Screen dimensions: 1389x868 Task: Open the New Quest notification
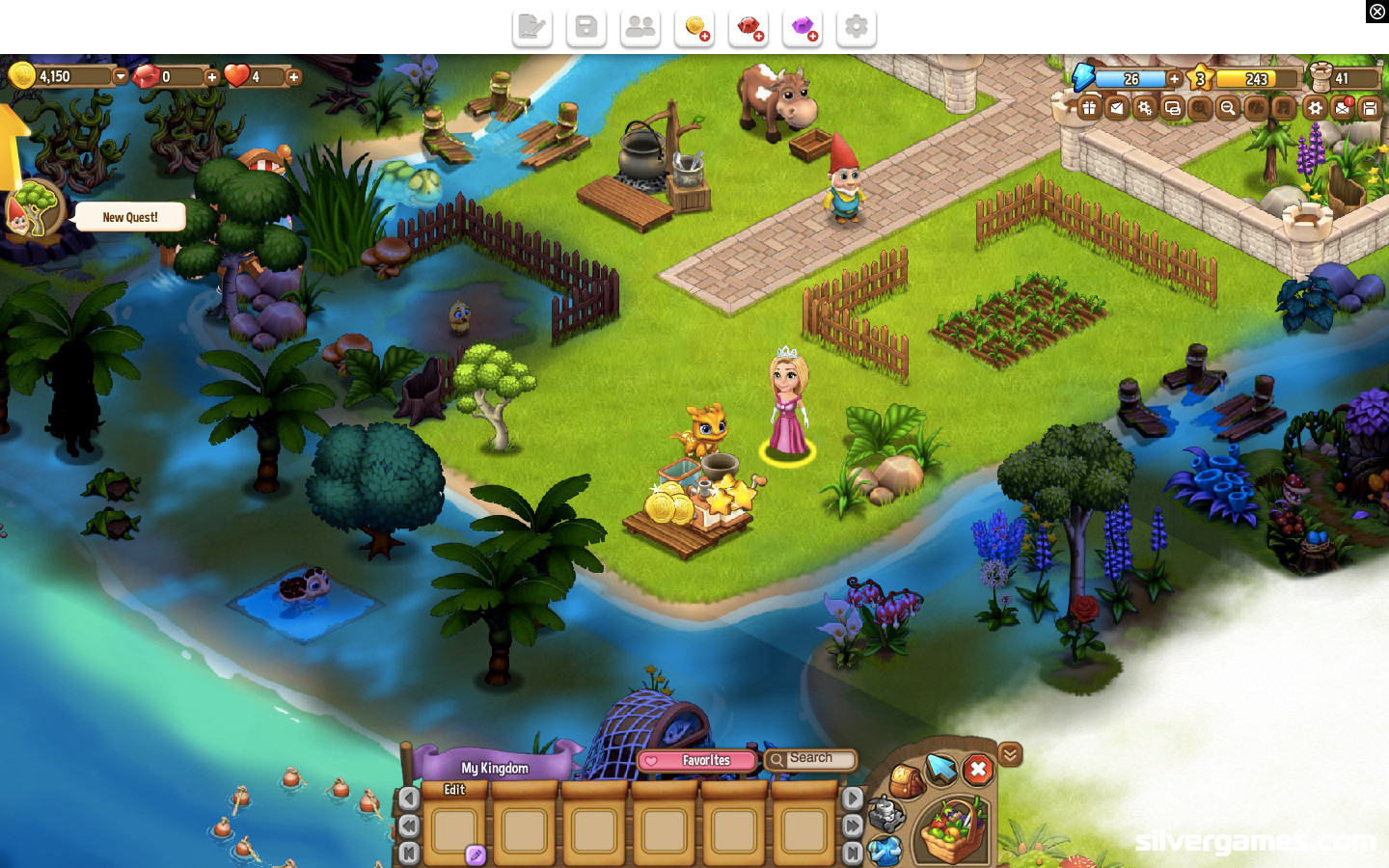(130, 217)
